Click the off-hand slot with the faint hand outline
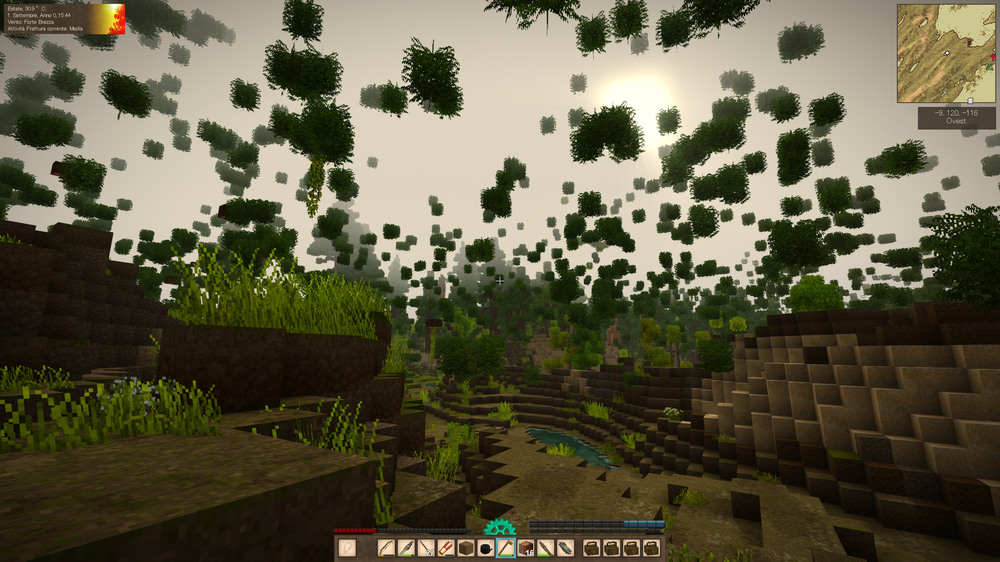1000x562 pixels. tap(347, 548)
